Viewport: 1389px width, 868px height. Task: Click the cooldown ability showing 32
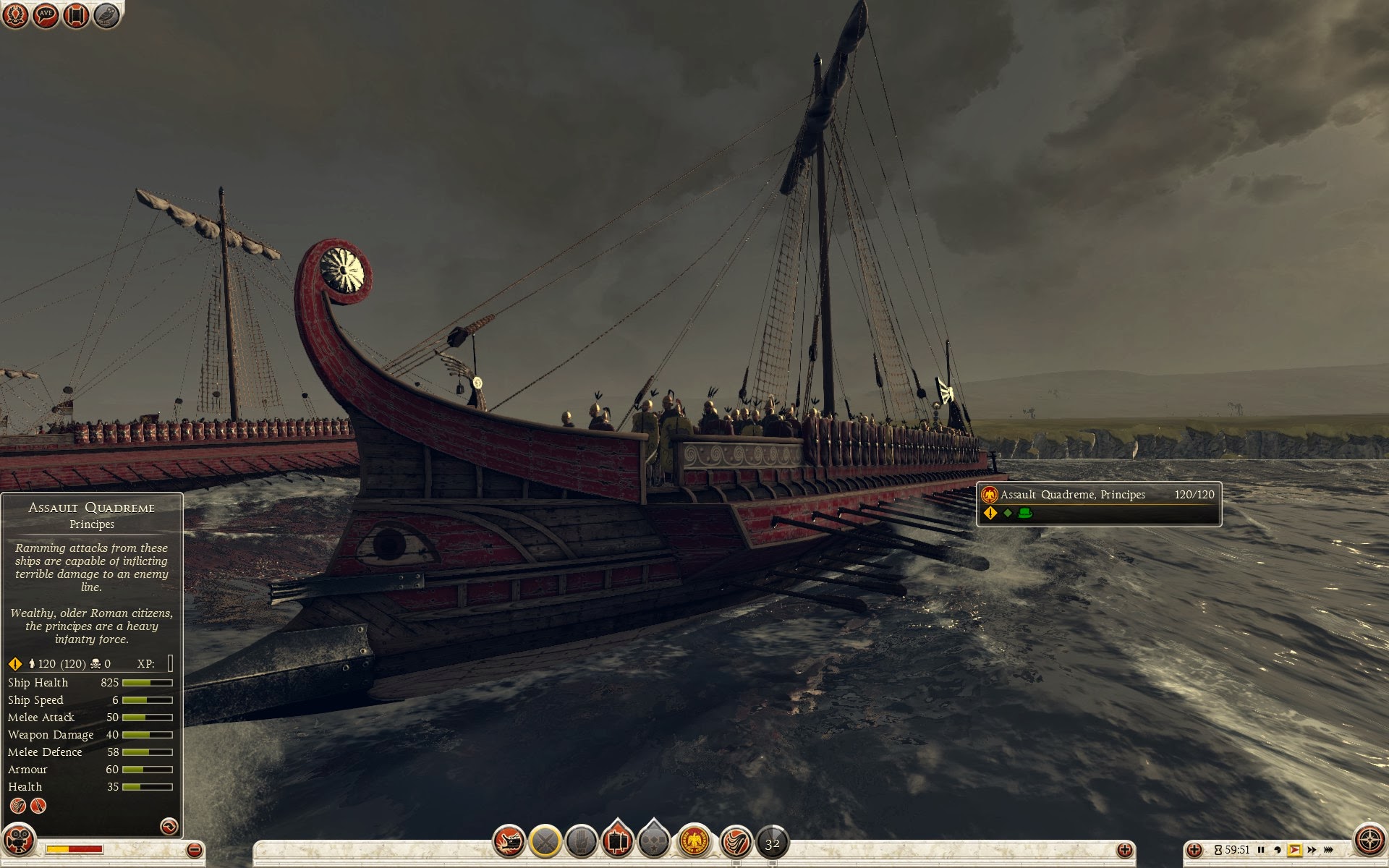(772, 843)
